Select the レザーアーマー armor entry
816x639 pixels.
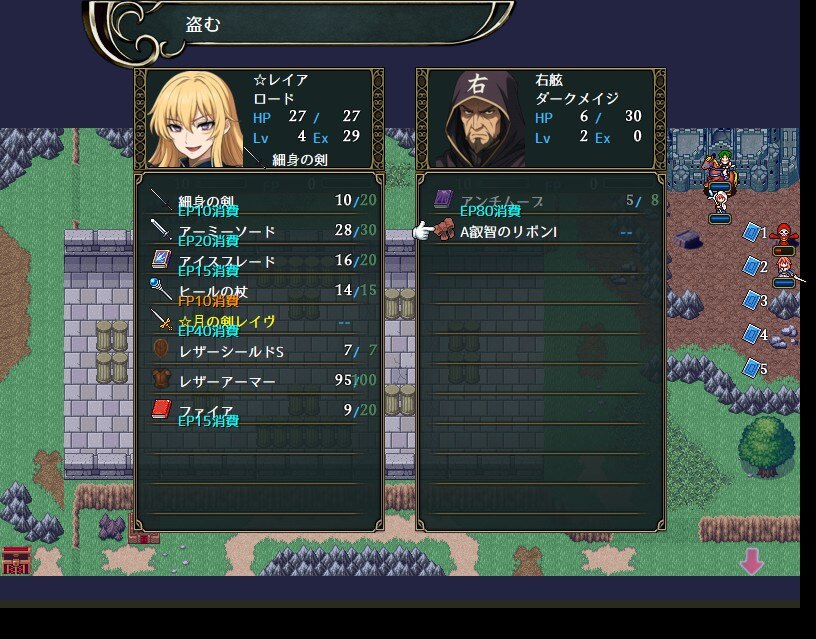click(x=259, y=381)
